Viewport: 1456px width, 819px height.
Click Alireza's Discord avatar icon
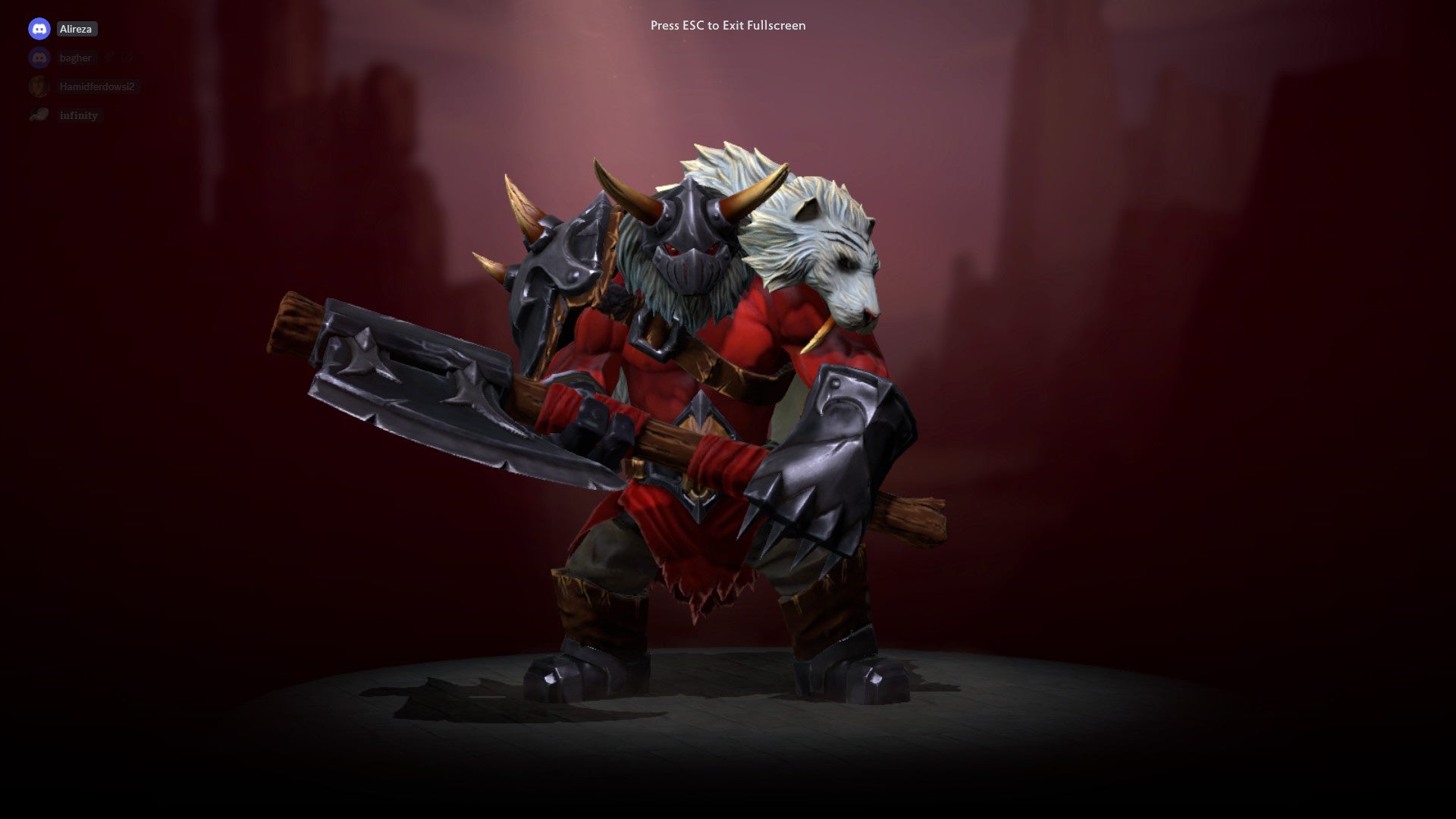coord(39,29)
